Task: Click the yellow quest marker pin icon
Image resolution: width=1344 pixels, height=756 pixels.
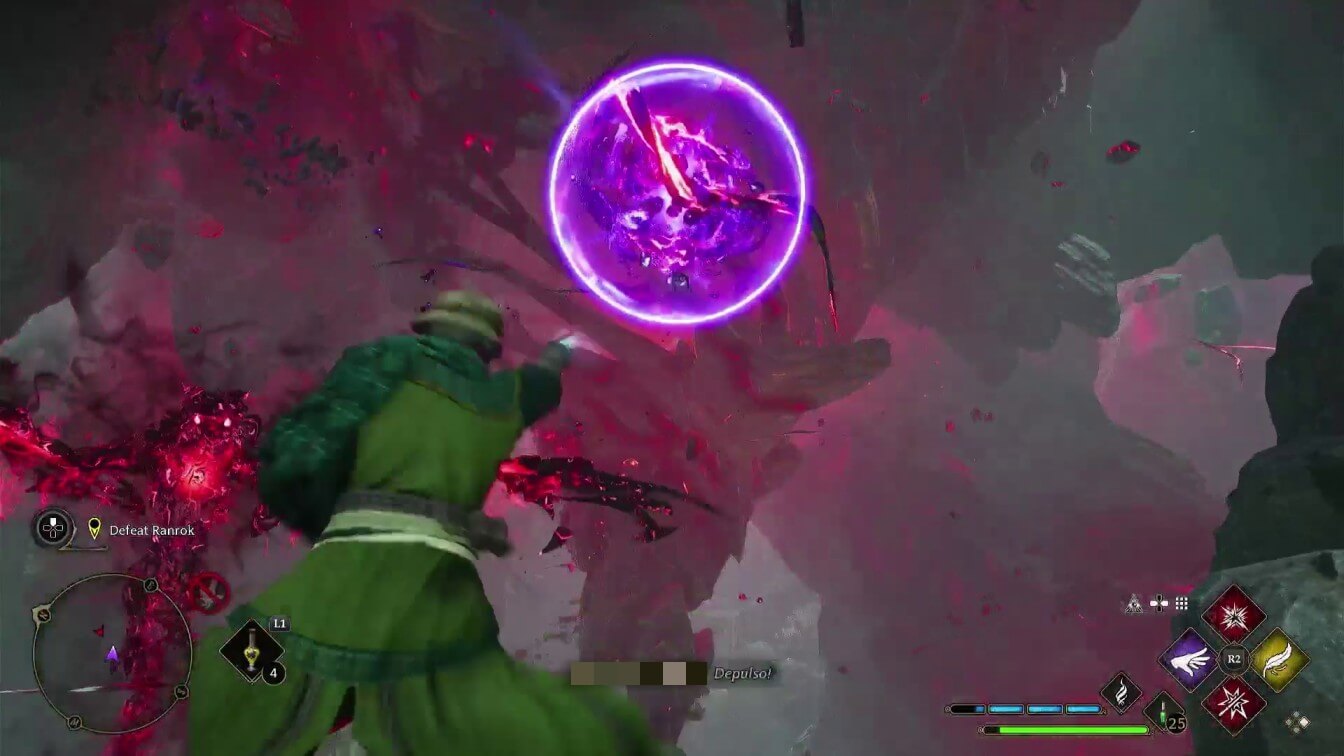Action: click(95, 529)
